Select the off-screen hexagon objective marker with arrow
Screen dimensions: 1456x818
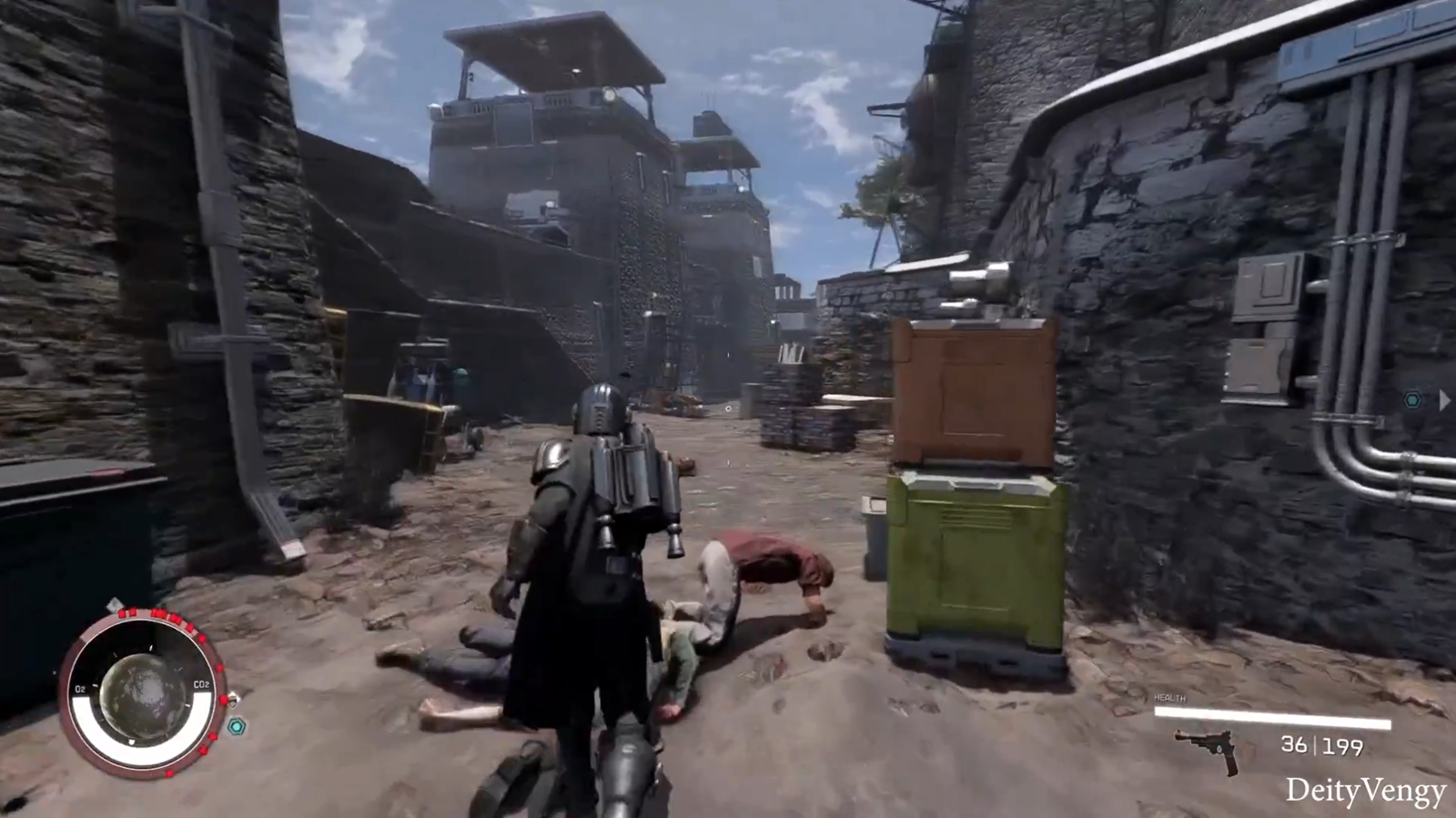click(1412, 399)
